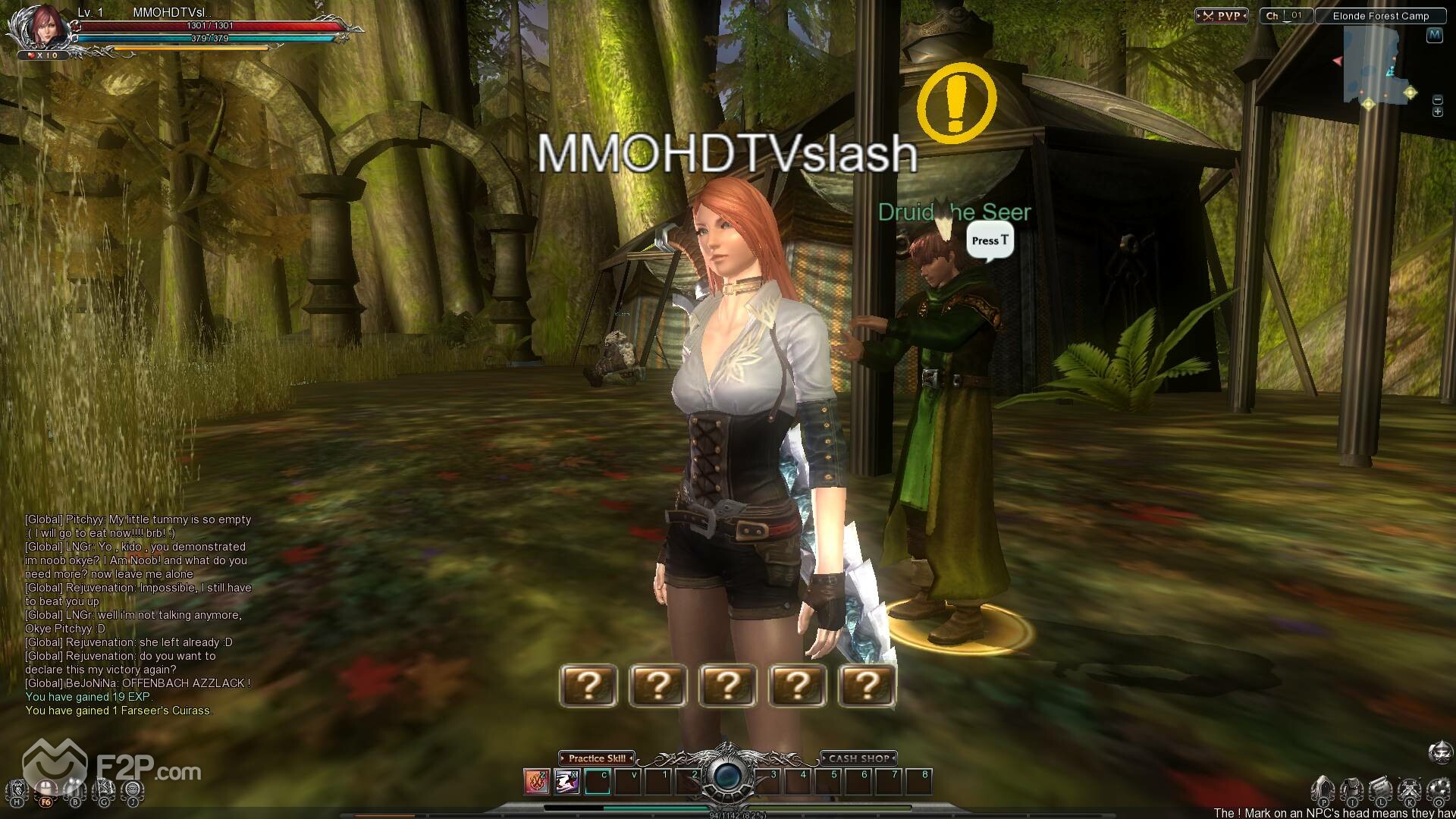Viewport: 1456px width, 819px height.
Task: Open the dragon book icon labeled H
Action: point(17,791)
